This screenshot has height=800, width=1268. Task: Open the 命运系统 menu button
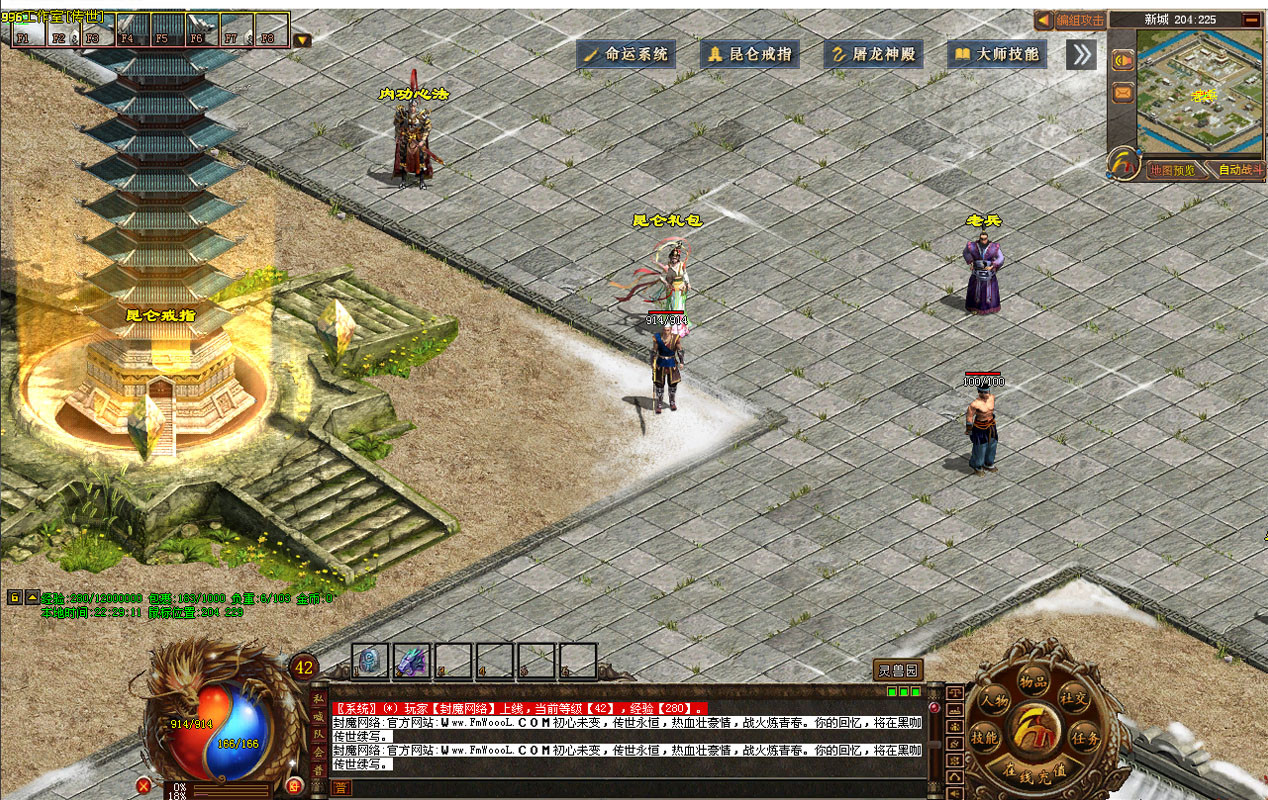(626, 54)
